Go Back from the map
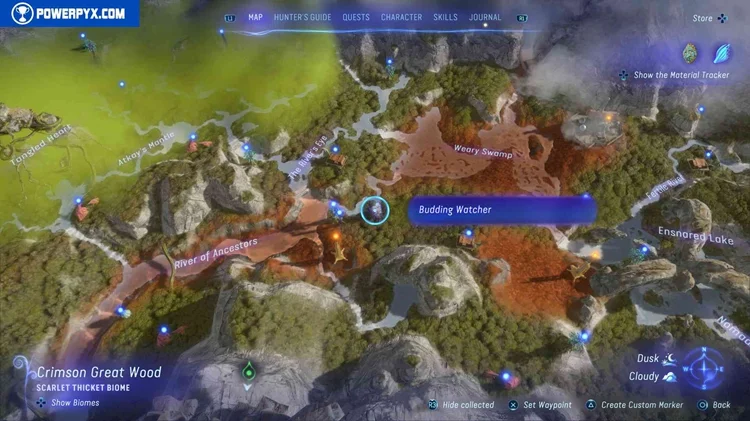 click(x=716, y=405)
